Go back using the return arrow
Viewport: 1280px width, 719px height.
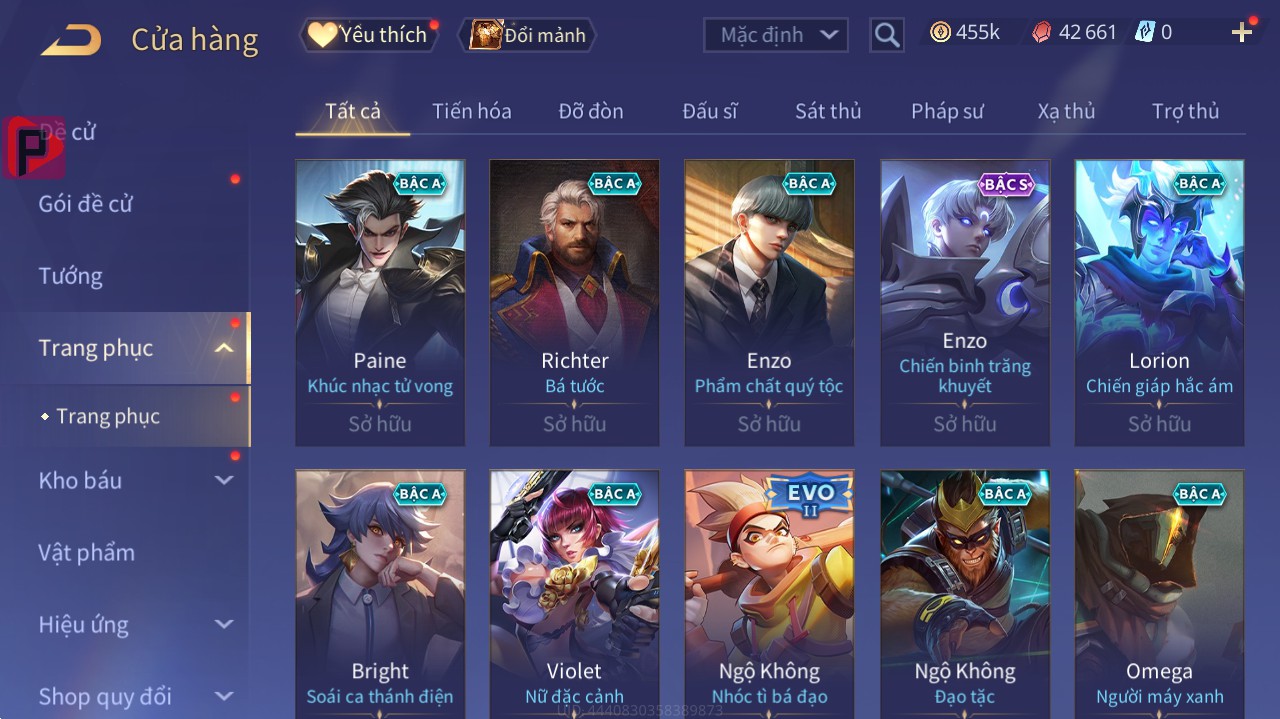71,40
